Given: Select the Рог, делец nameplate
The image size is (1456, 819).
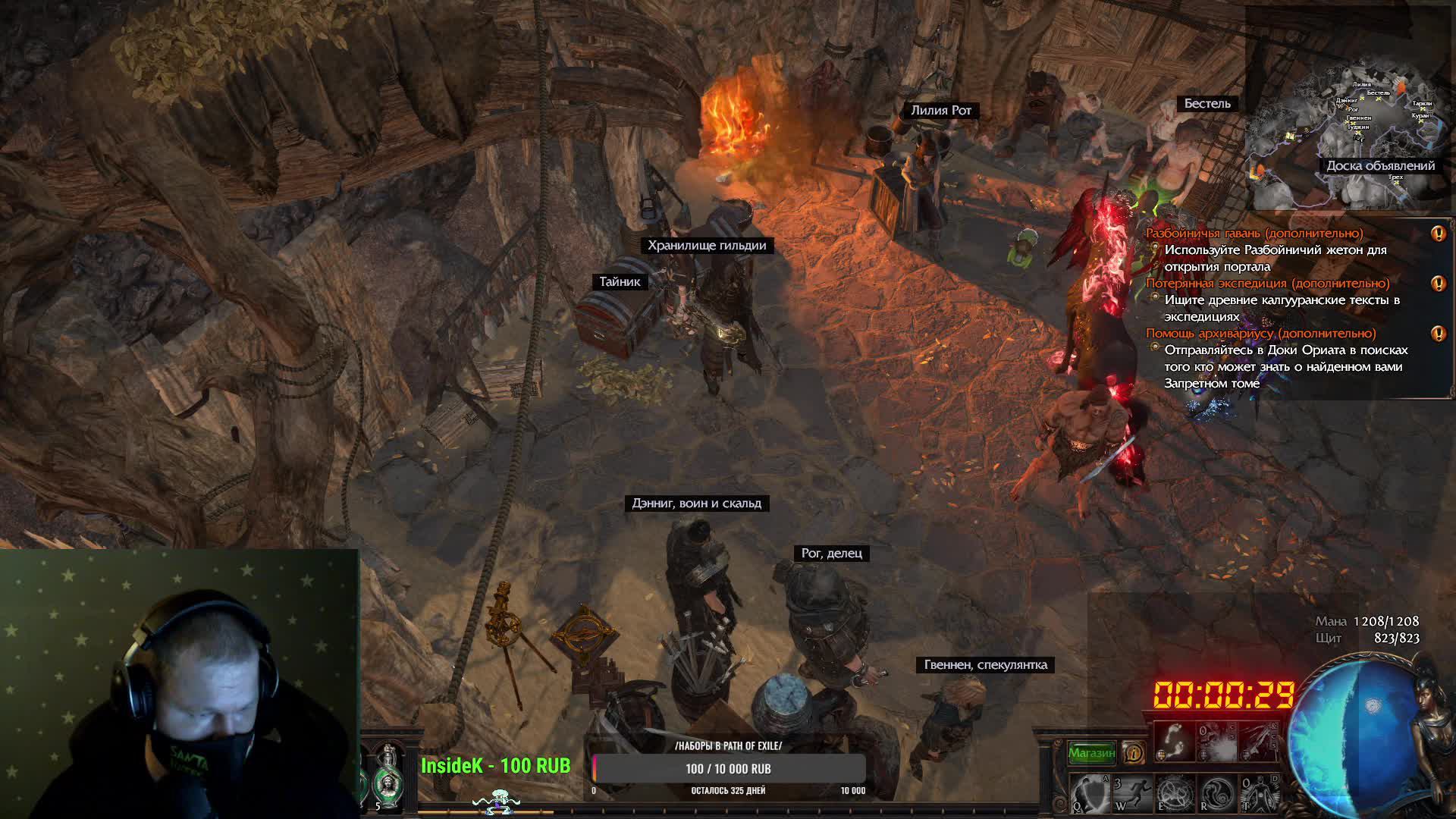Looking at the screenshot, I should [831, 554].
